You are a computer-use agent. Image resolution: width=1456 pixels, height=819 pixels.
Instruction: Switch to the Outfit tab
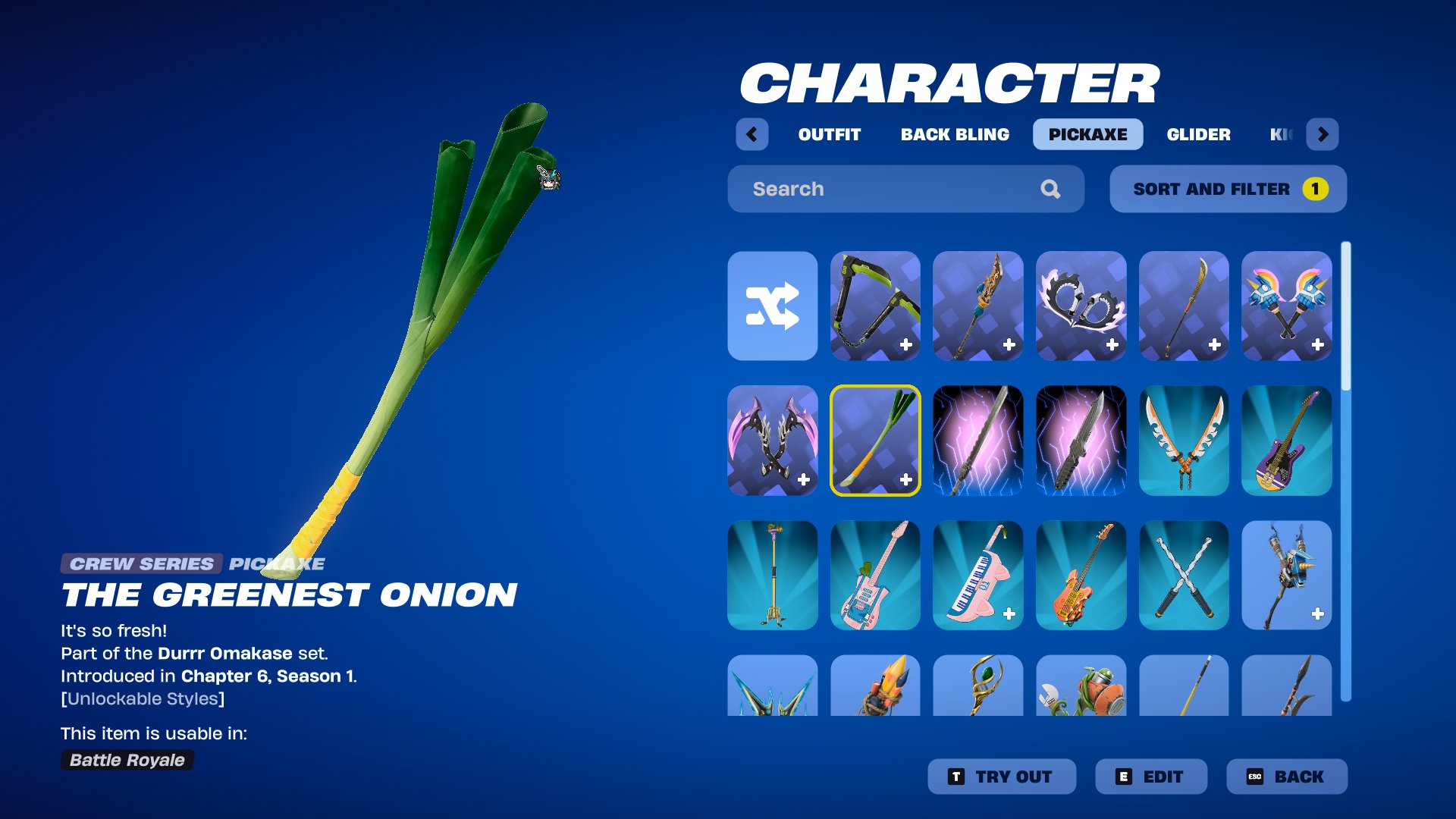pyautogui.click(x=829, y=134)
